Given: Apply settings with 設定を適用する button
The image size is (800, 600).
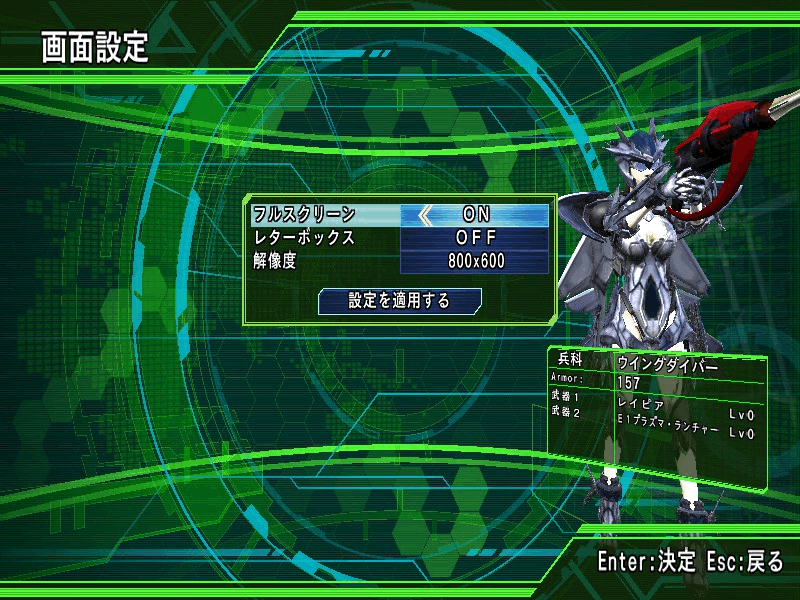Looking at the screenshot, I should (x=399, y=300).
